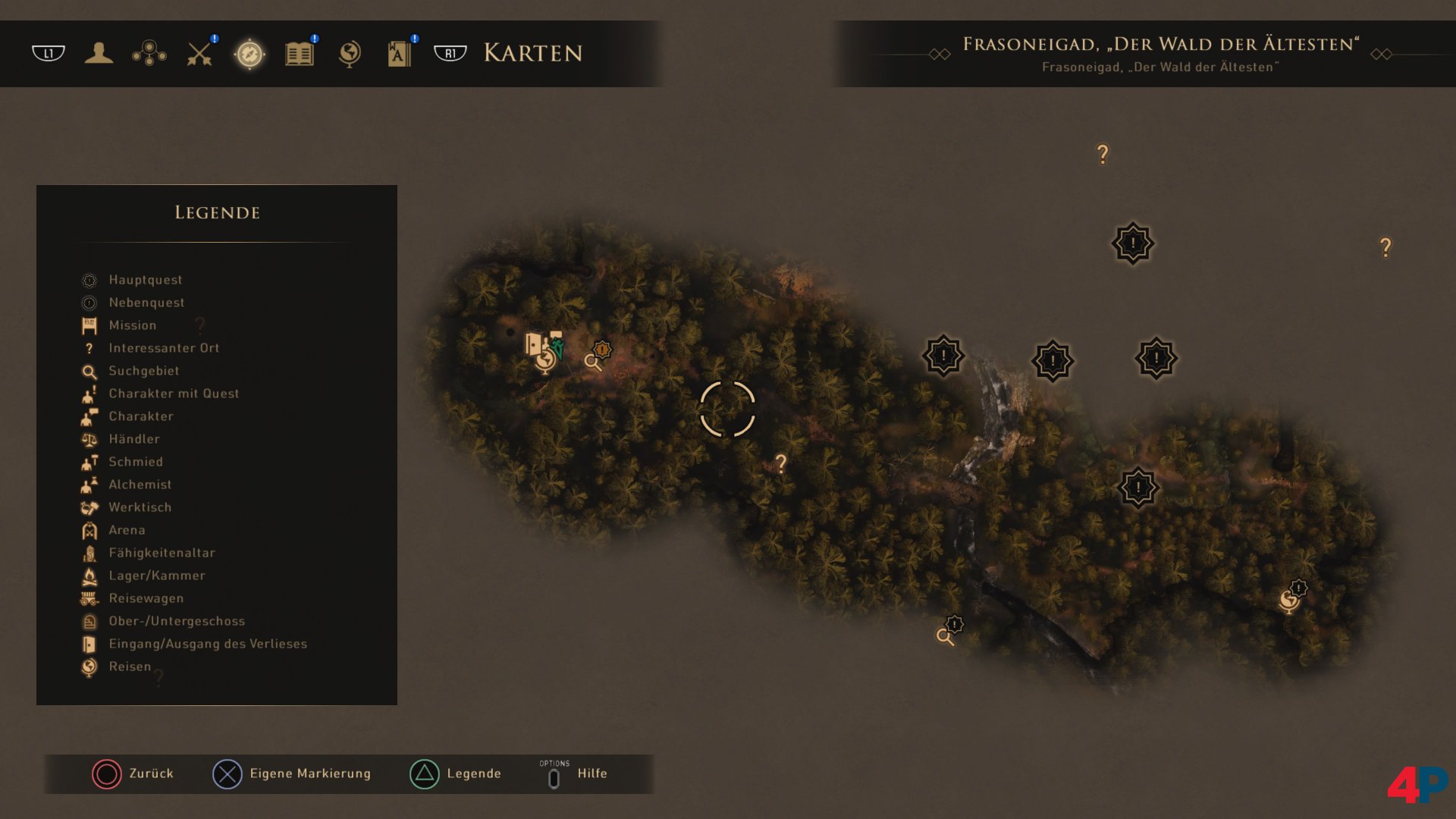Viewport: 1456px width, 819px height.
Task: Select the Händler legend entry
Action: (x=133, y=439)
